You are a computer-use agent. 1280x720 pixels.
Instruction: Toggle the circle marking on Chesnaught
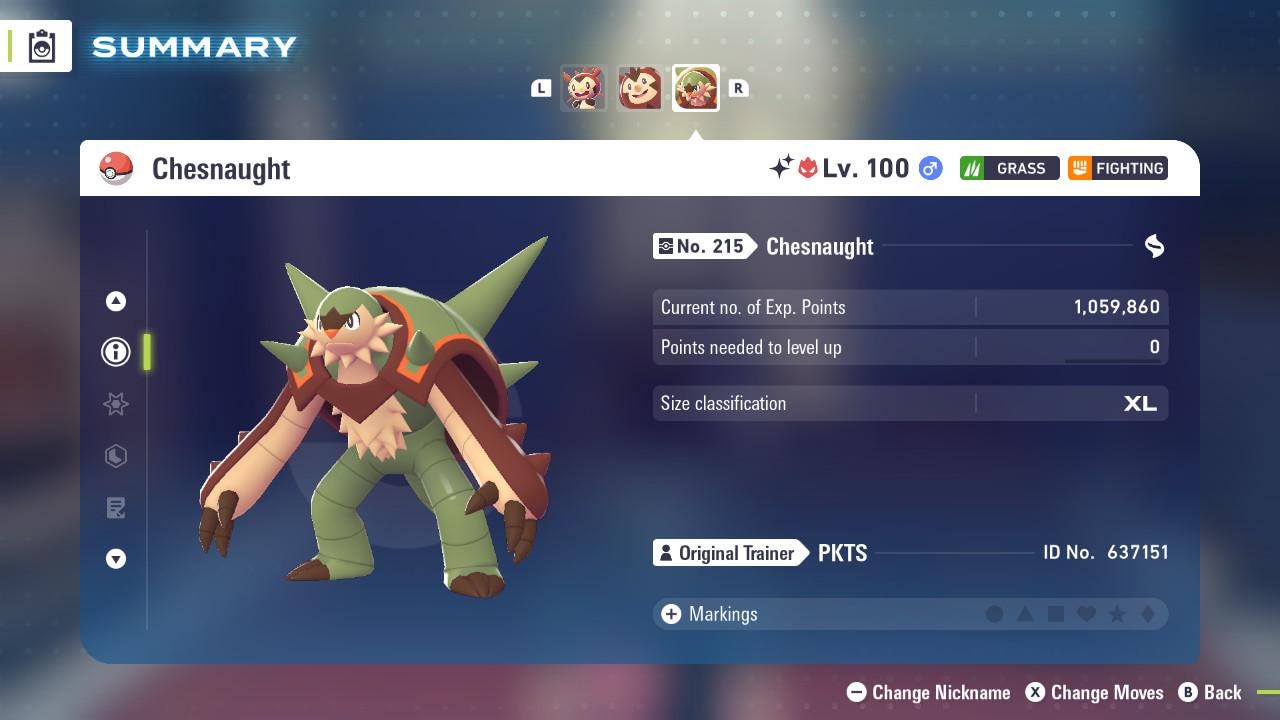(995, 614)
